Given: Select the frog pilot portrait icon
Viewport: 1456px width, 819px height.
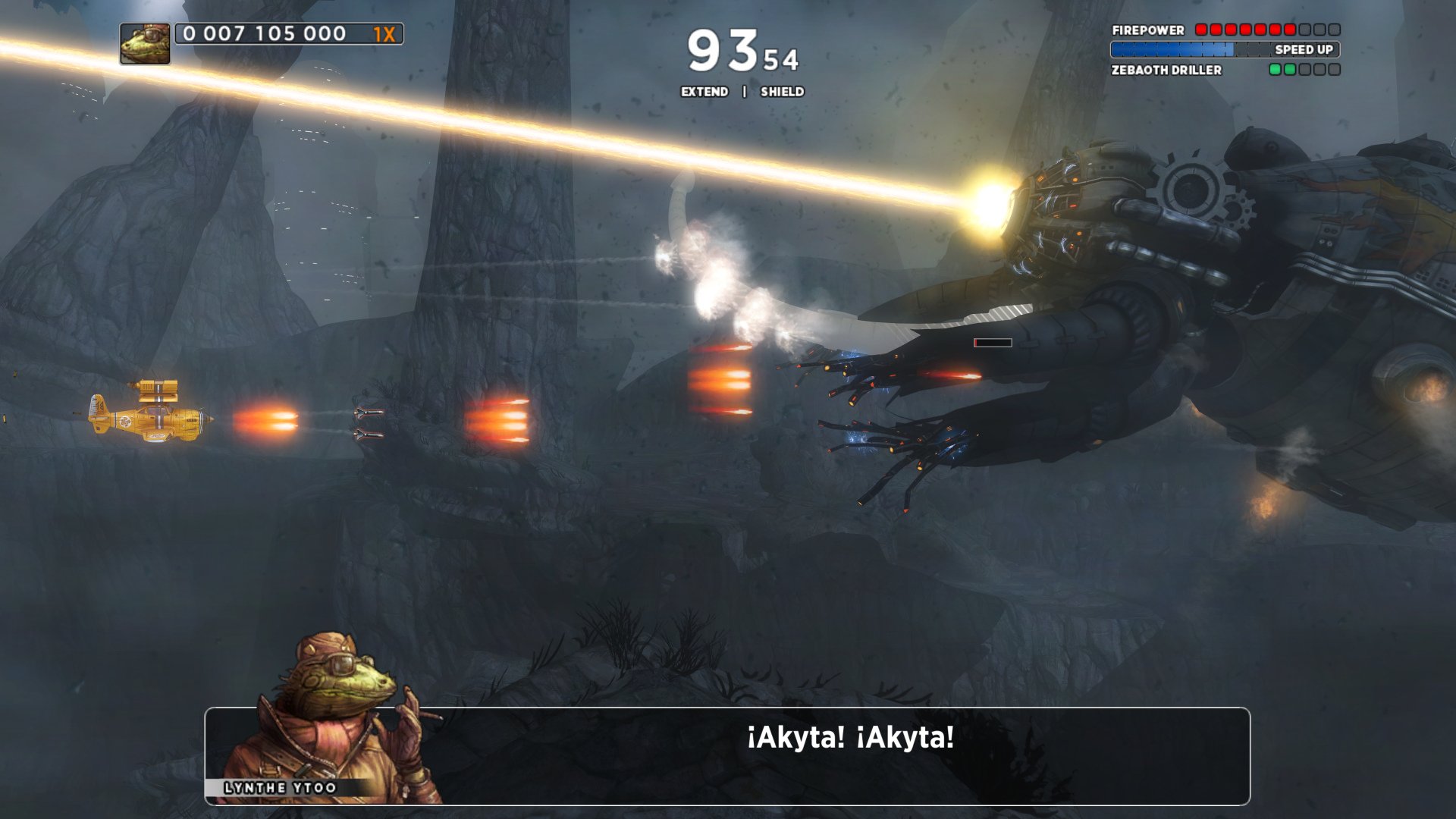Looking at the screenshot, I should pyautogui.click(x=144, y=45).
